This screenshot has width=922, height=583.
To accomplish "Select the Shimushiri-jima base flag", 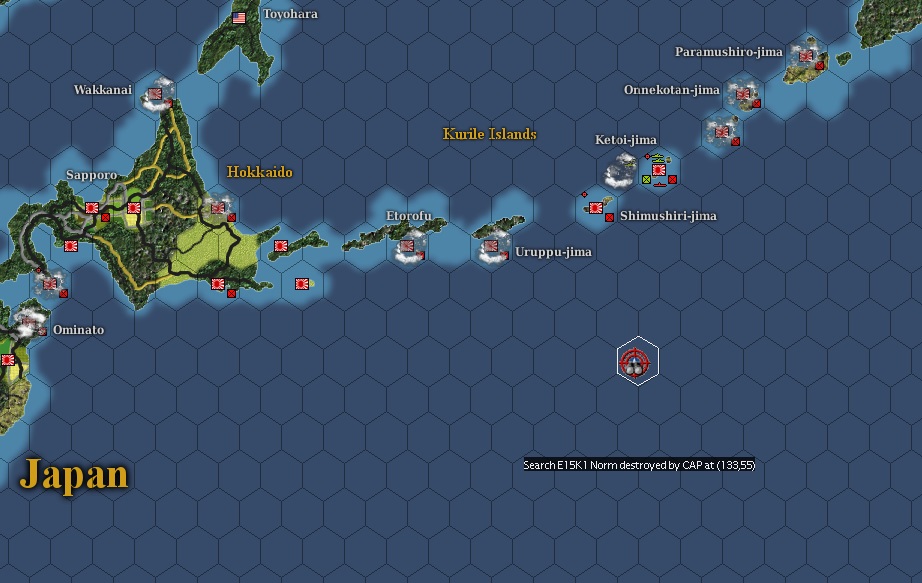I will [x=596, y=207].
